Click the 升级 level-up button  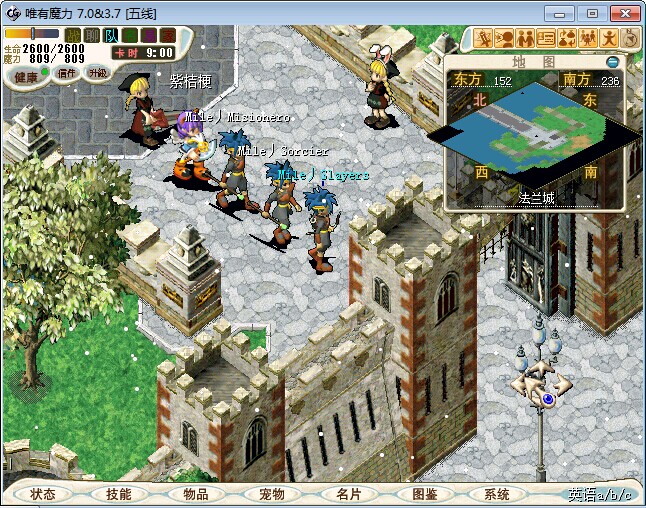coord(97,73)
